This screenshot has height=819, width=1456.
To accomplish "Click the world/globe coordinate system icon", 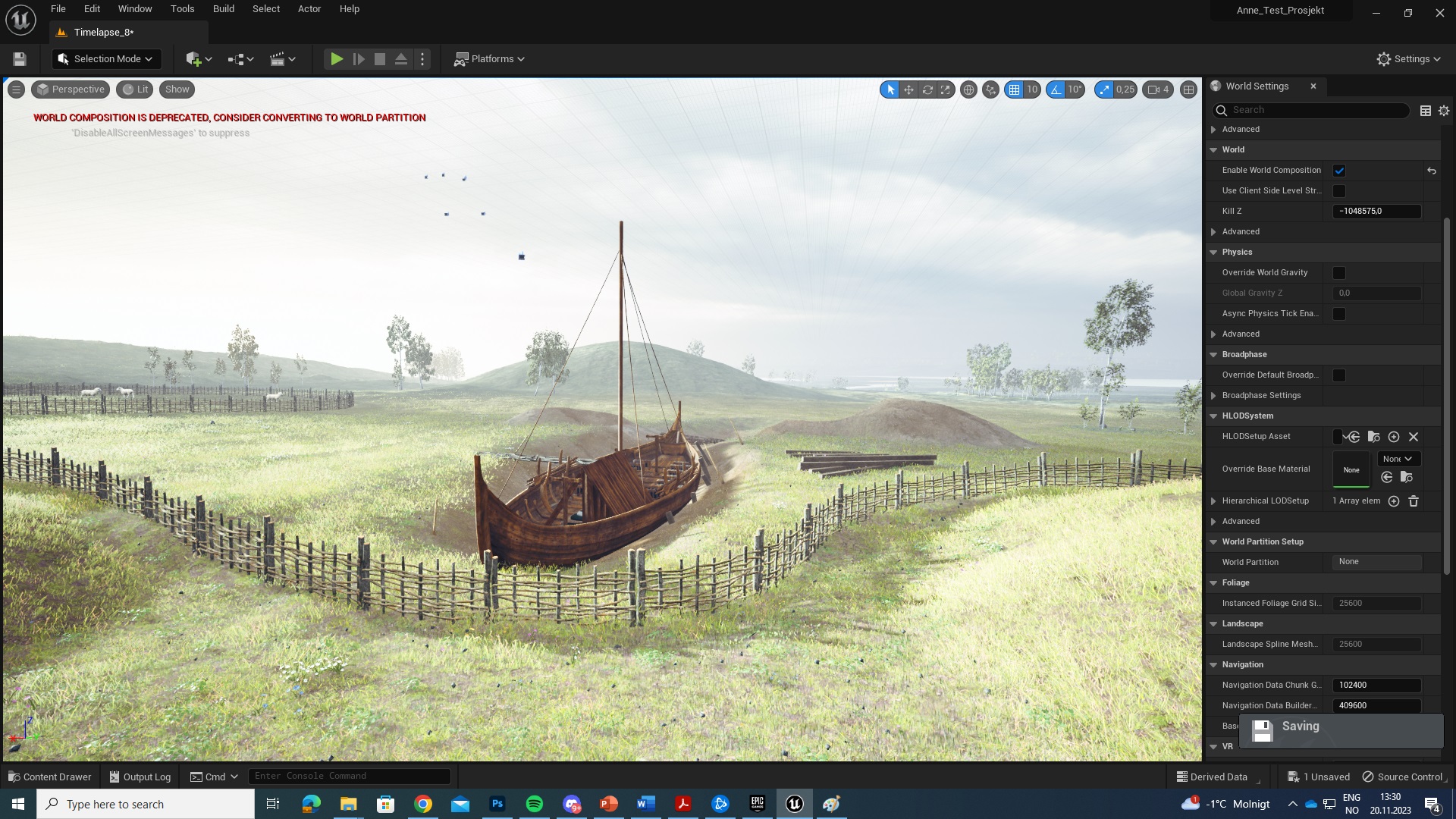I will point(968,89).
